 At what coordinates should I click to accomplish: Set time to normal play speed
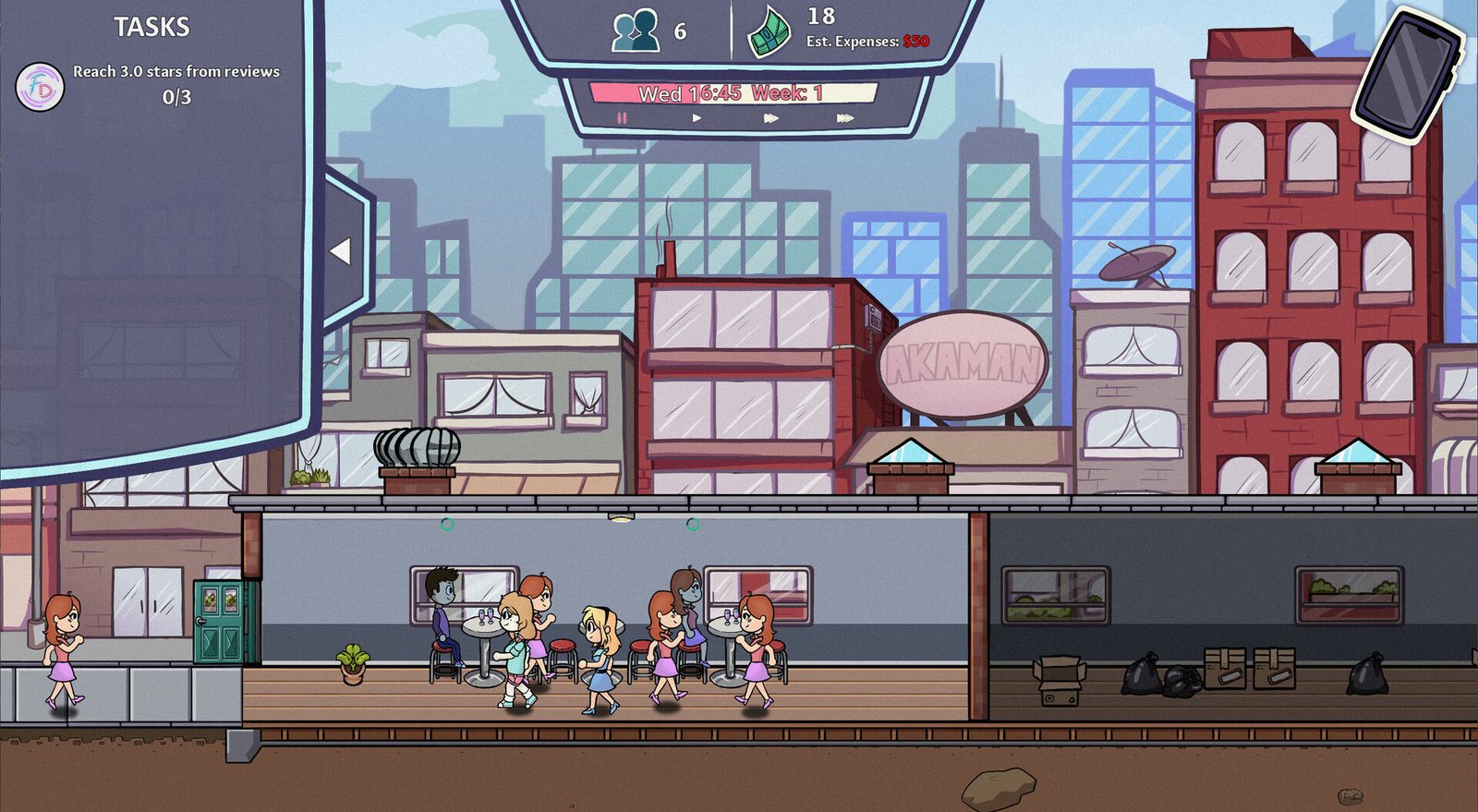tap(697, 118)
